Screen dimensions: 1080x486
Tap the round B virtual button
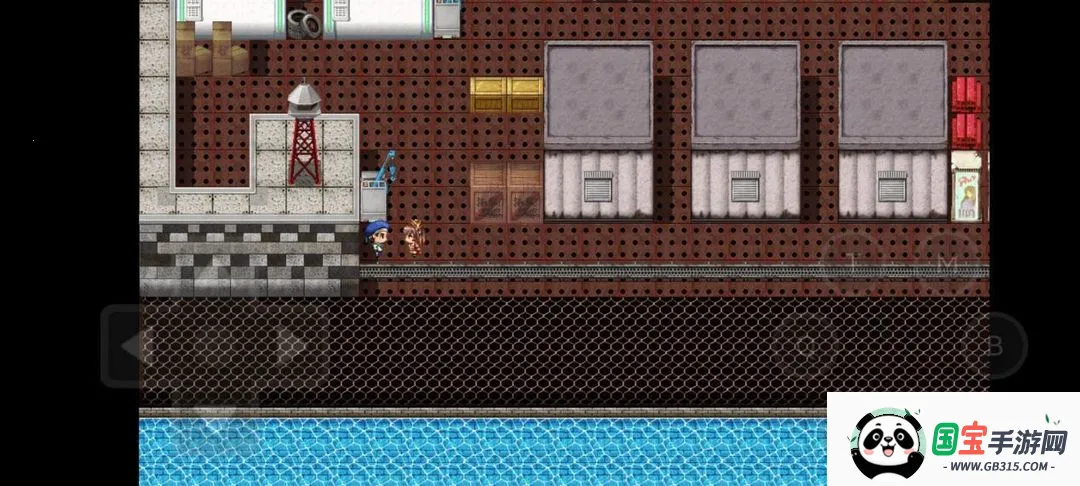coord(992,346)
